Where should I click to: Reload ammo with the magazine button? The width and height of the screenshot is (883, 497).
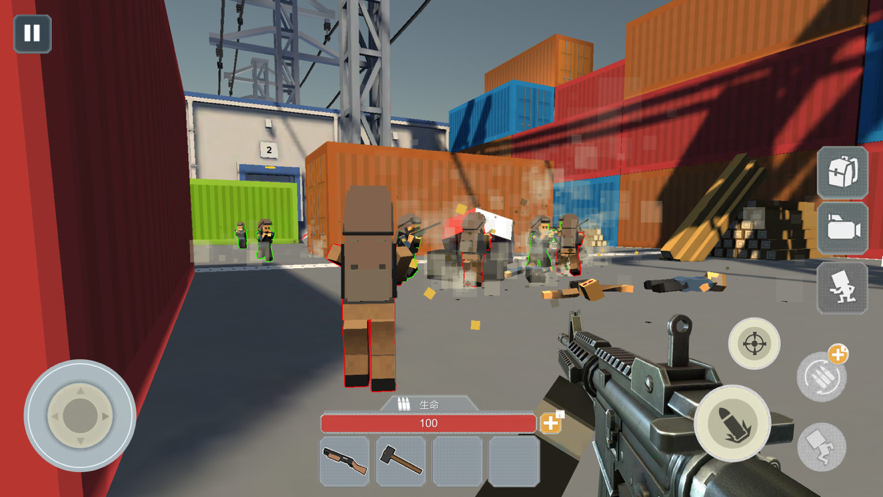point(821,377)
